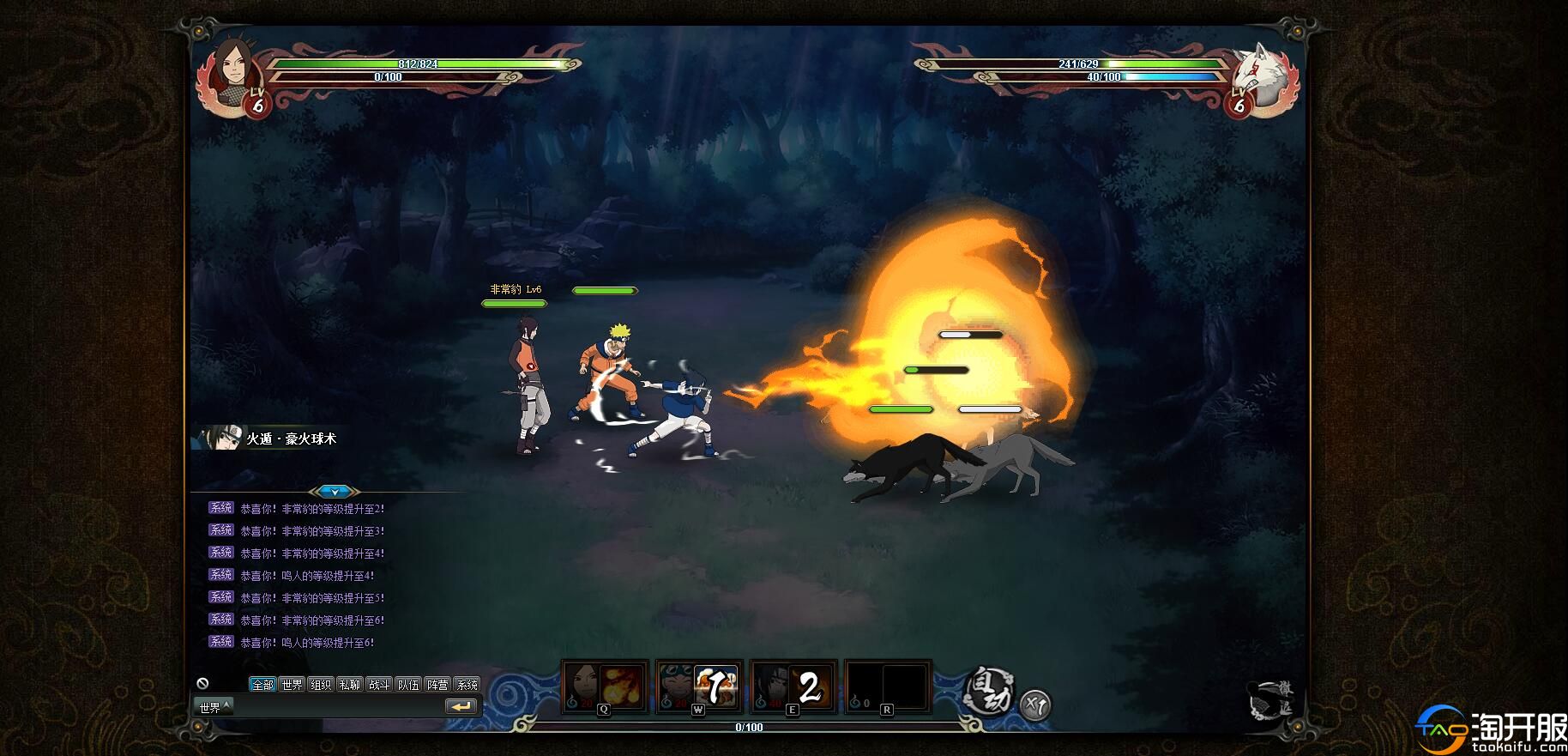Screen dimensions: 1568x756
Task: Toggle the 自动 auto-battle button
Action: (989, 690)
